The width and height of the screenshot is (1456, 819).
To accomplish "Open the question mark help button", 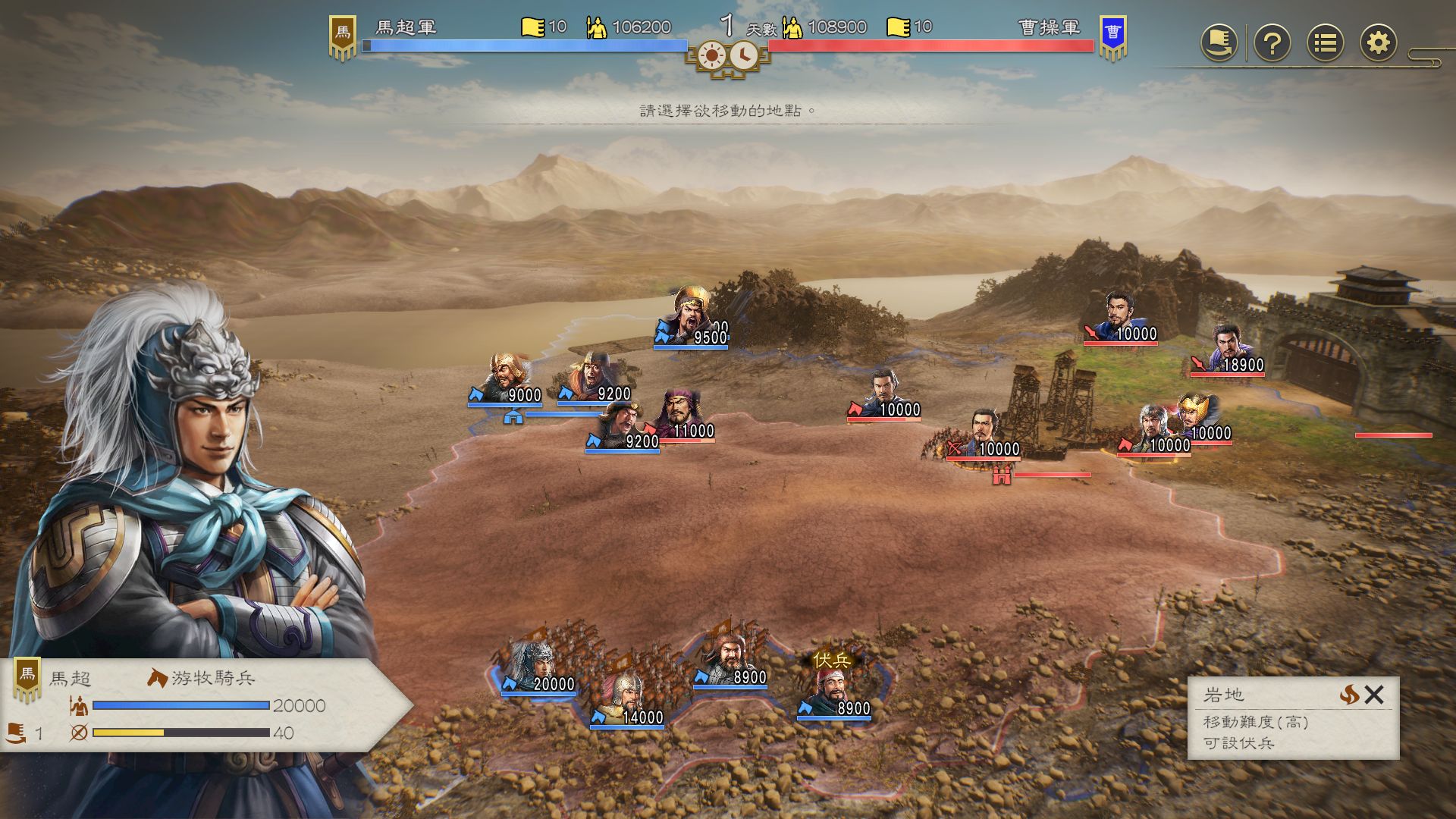I will (1272, 42).
